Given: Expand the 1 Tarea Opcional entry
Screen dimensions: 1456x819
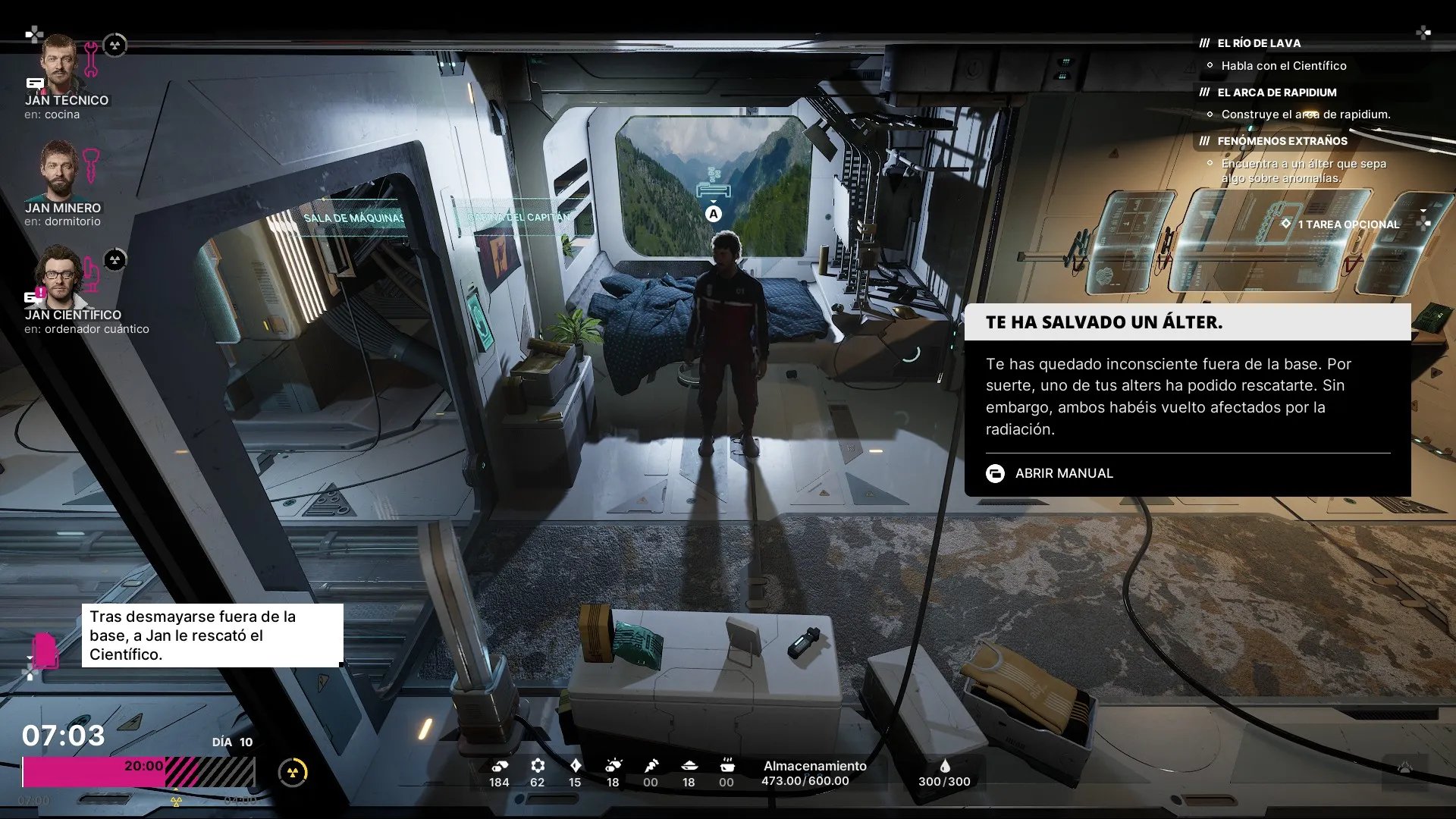Looking at the screenshot, I should [1348, 224].
